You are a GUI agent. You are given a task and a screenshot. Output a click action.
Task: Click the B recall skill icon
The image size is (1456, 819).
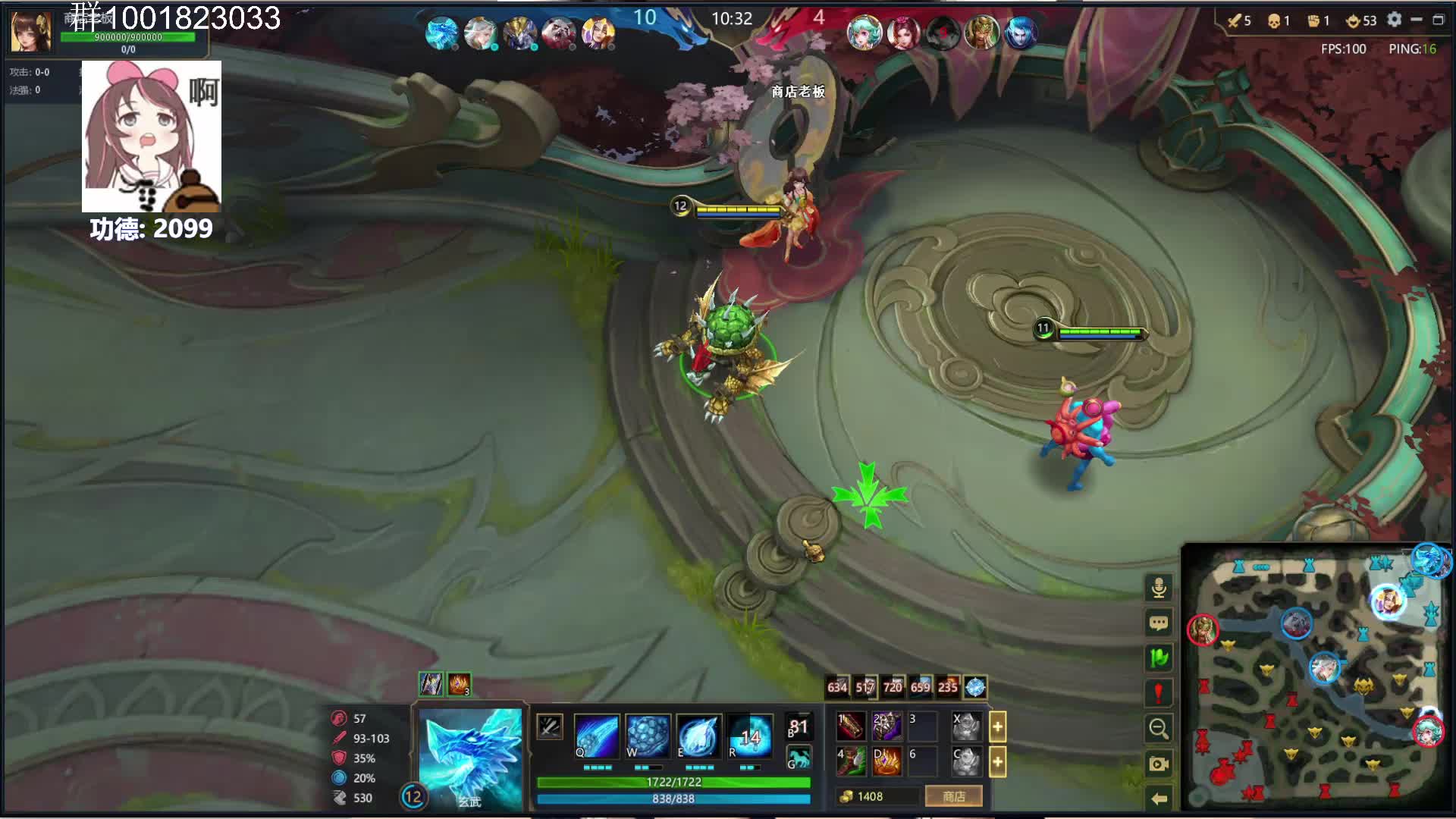(799, 727)
